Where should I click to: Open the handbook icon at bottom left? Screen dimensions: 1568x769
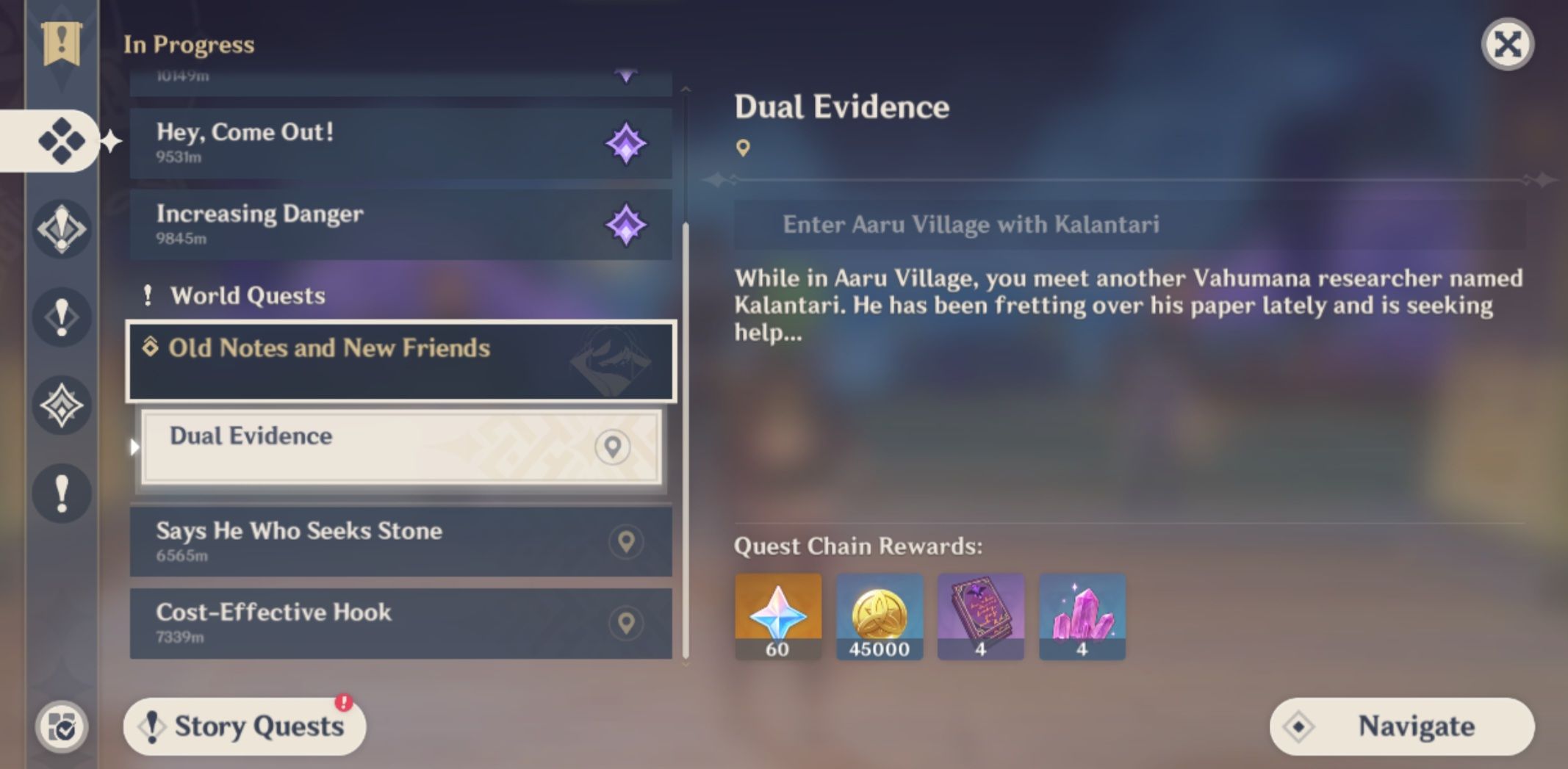tap(63, 726)
